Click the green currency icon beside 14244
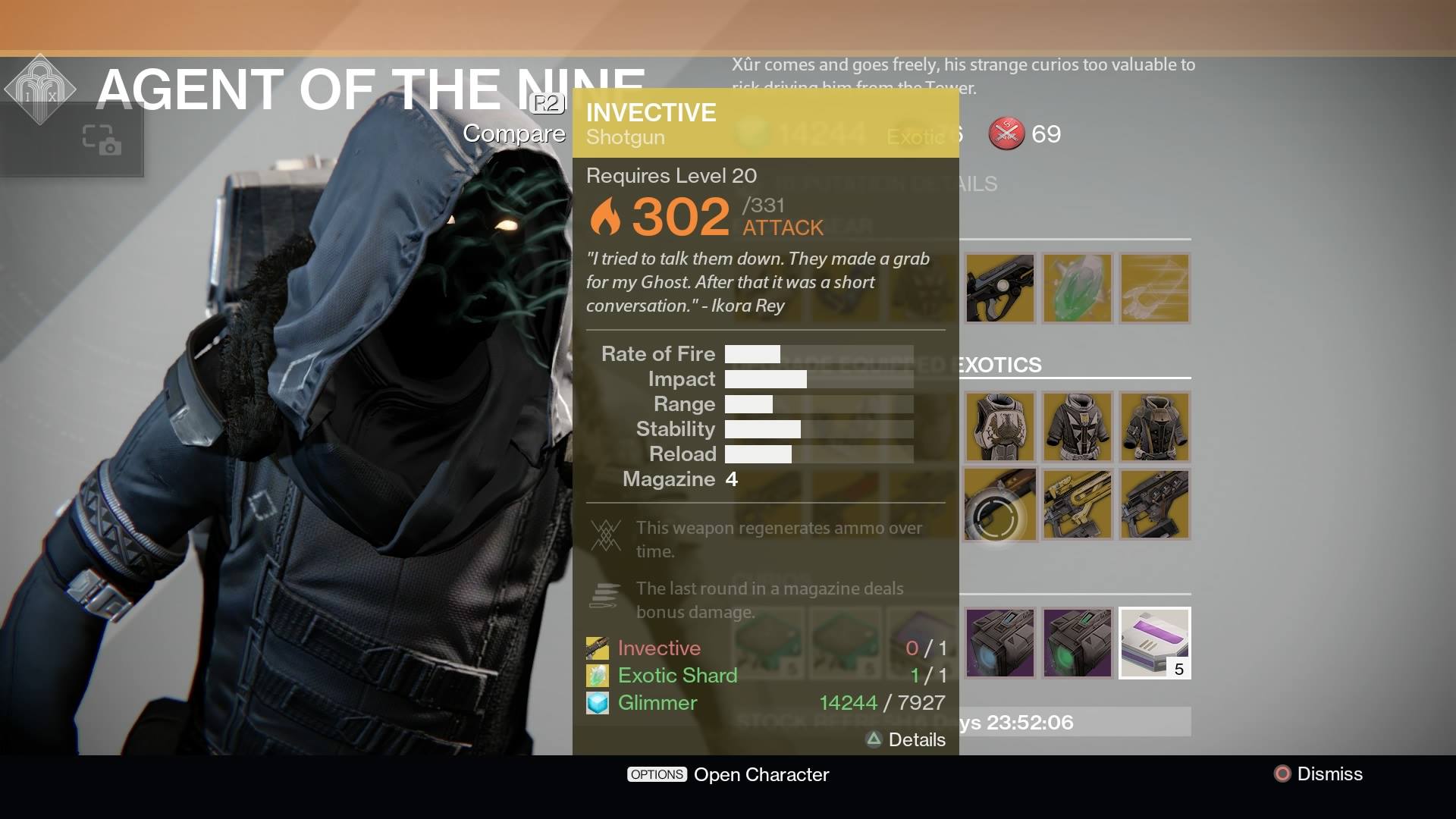1456x819 pixels. click(754, 133)
